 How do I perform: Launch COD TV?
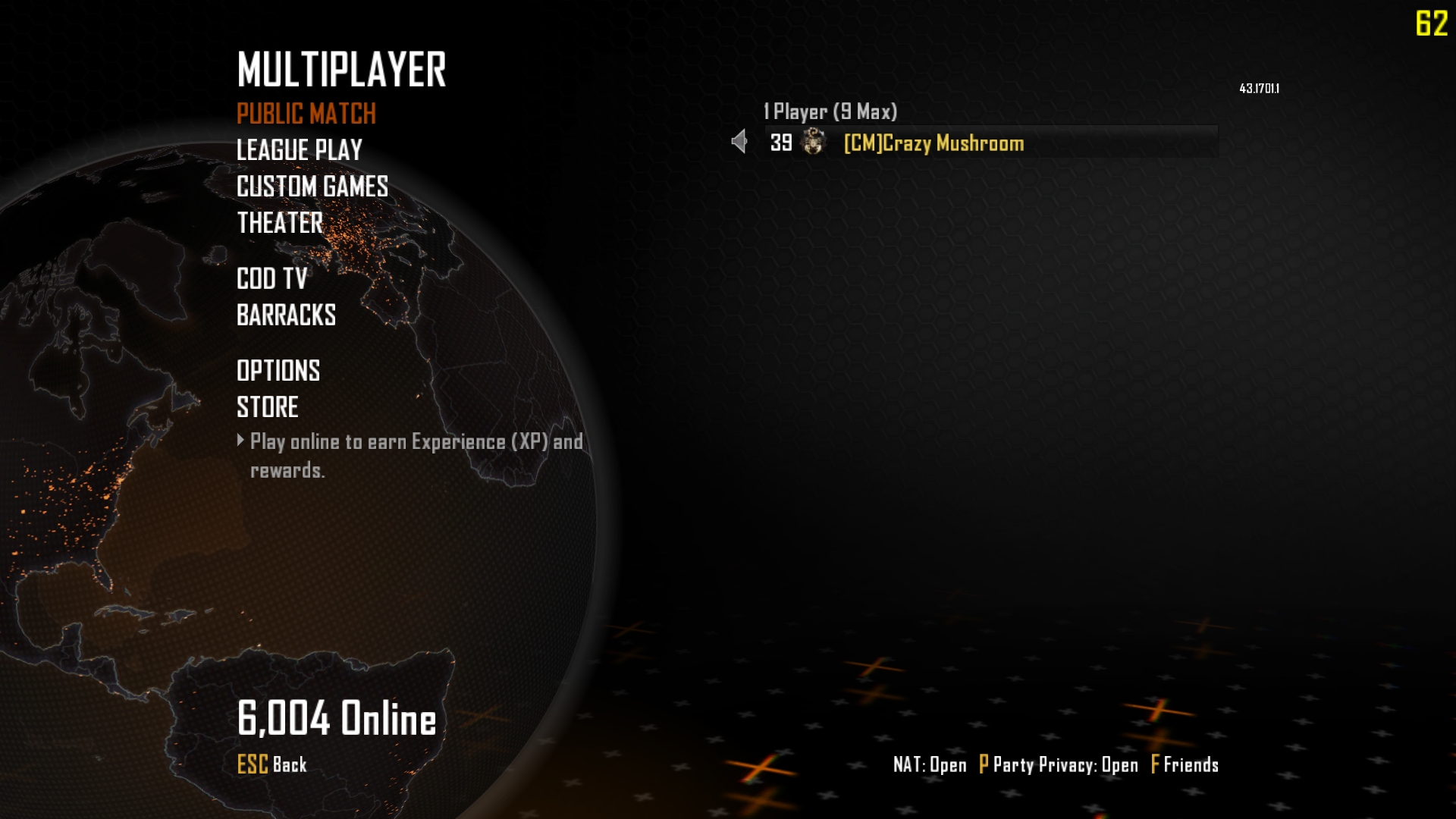[x=271, y=279]
